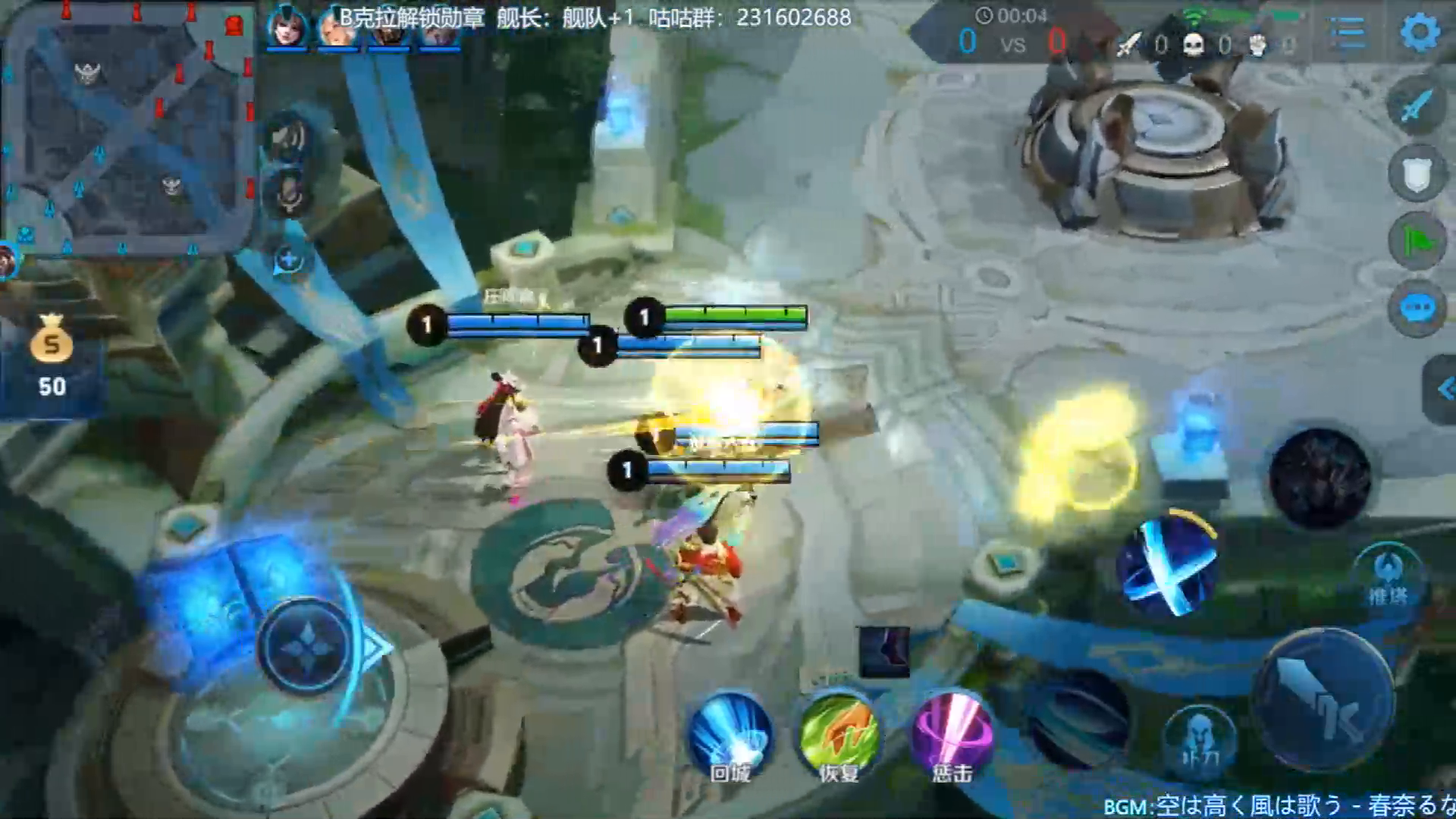The image size is (1456, 819).
Task: Open the blue chat bubble
Action: point(1416,309)
